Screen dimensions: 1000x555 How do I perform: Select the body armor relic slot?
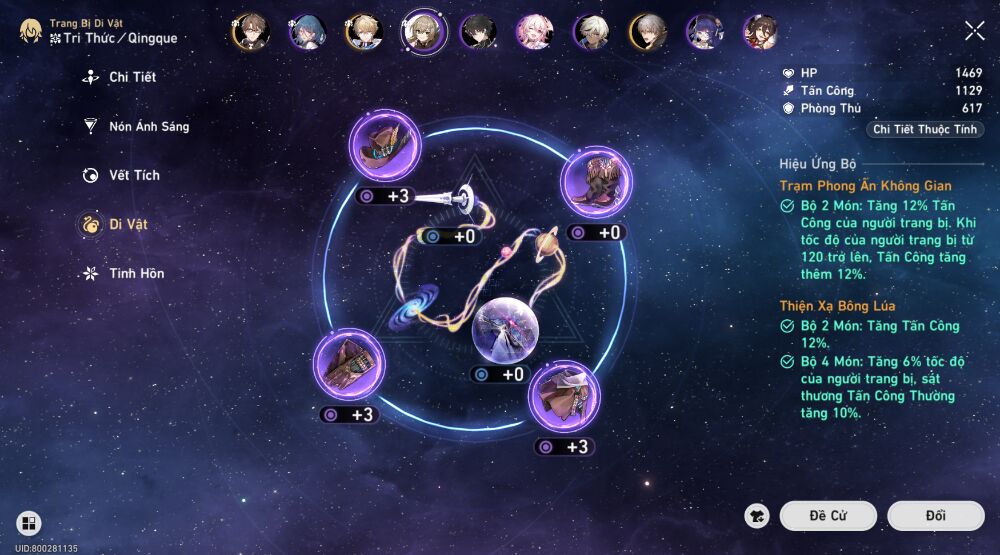tap(564, 397)
